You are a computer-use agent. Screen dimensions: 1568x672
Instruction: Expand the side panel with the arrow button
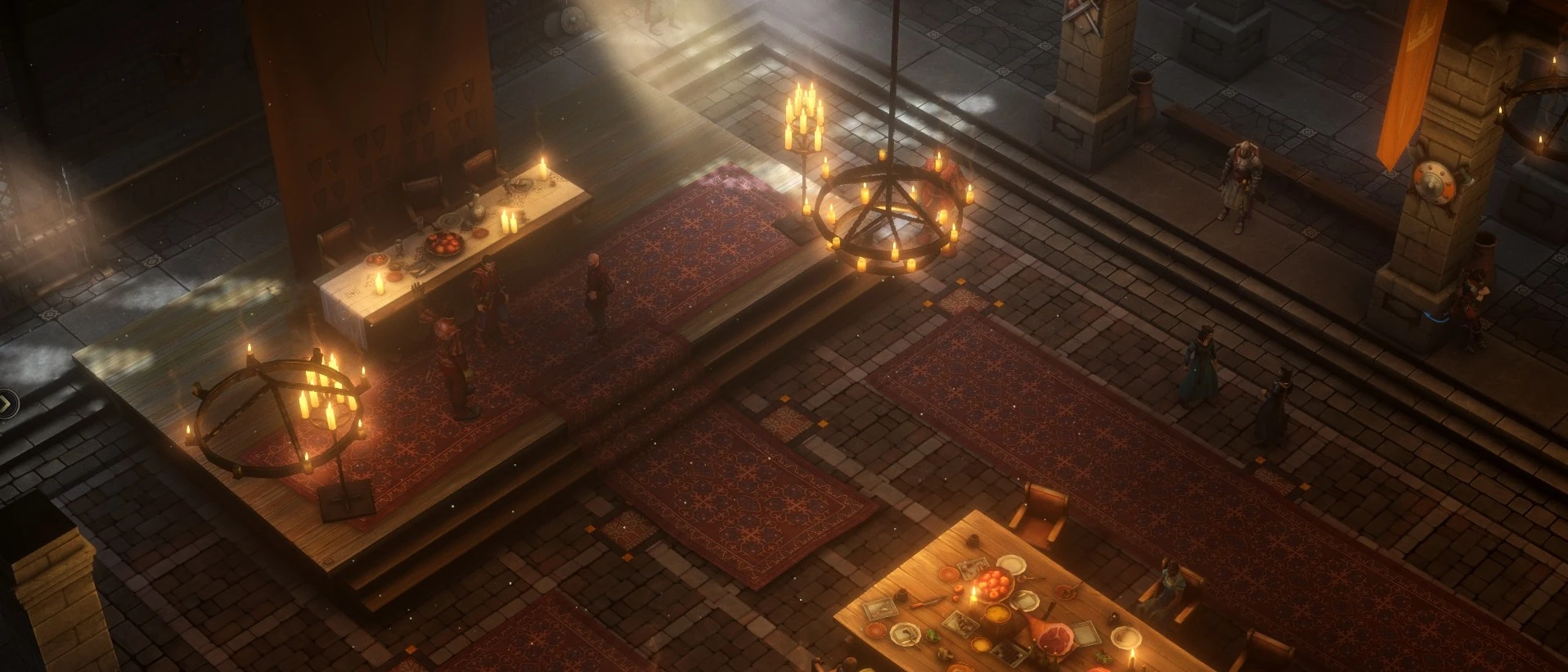(6, 402)
